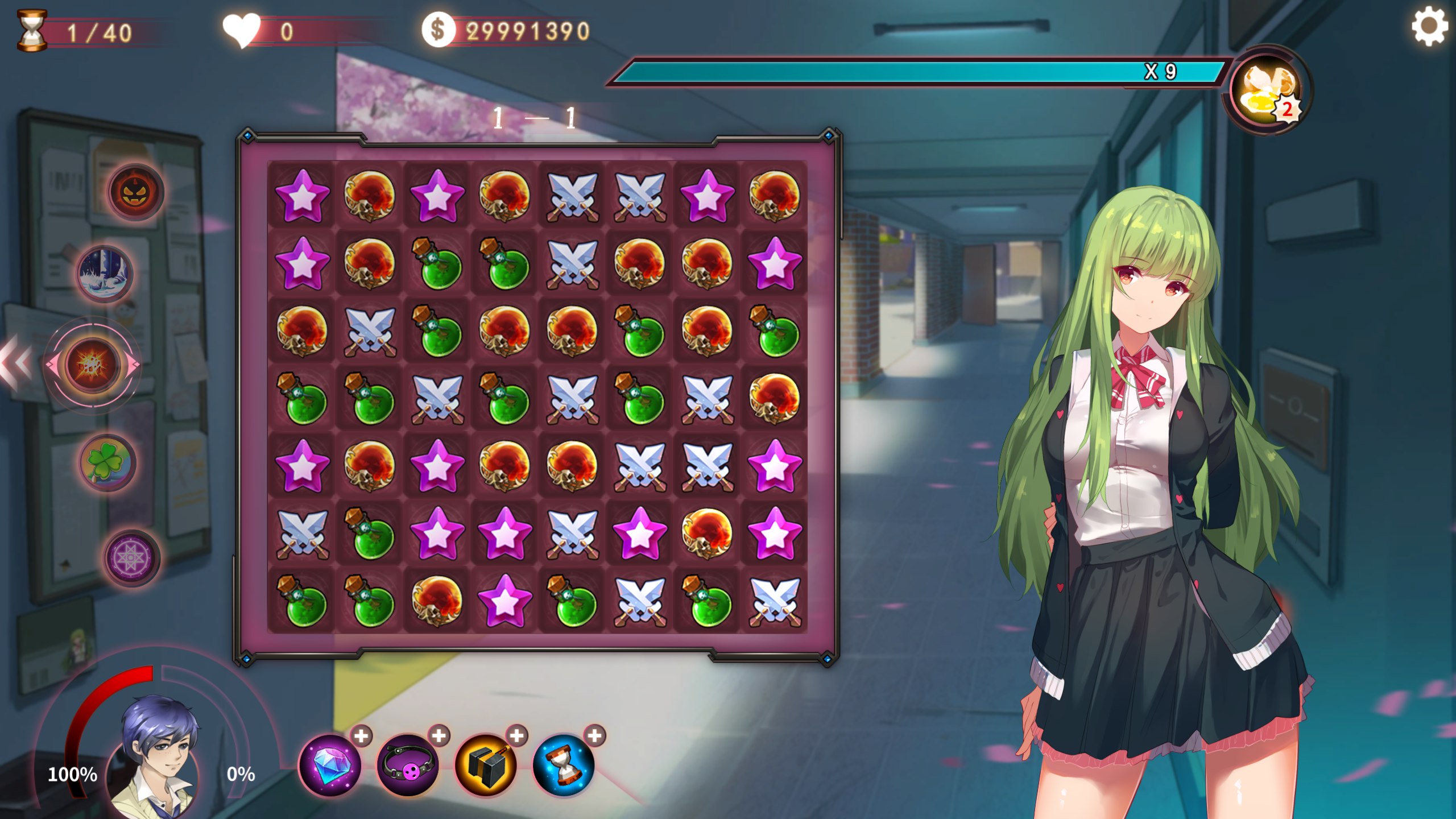Select the purple magic circle skill
The image size is (1456, 819).
[x=131, y=558]
